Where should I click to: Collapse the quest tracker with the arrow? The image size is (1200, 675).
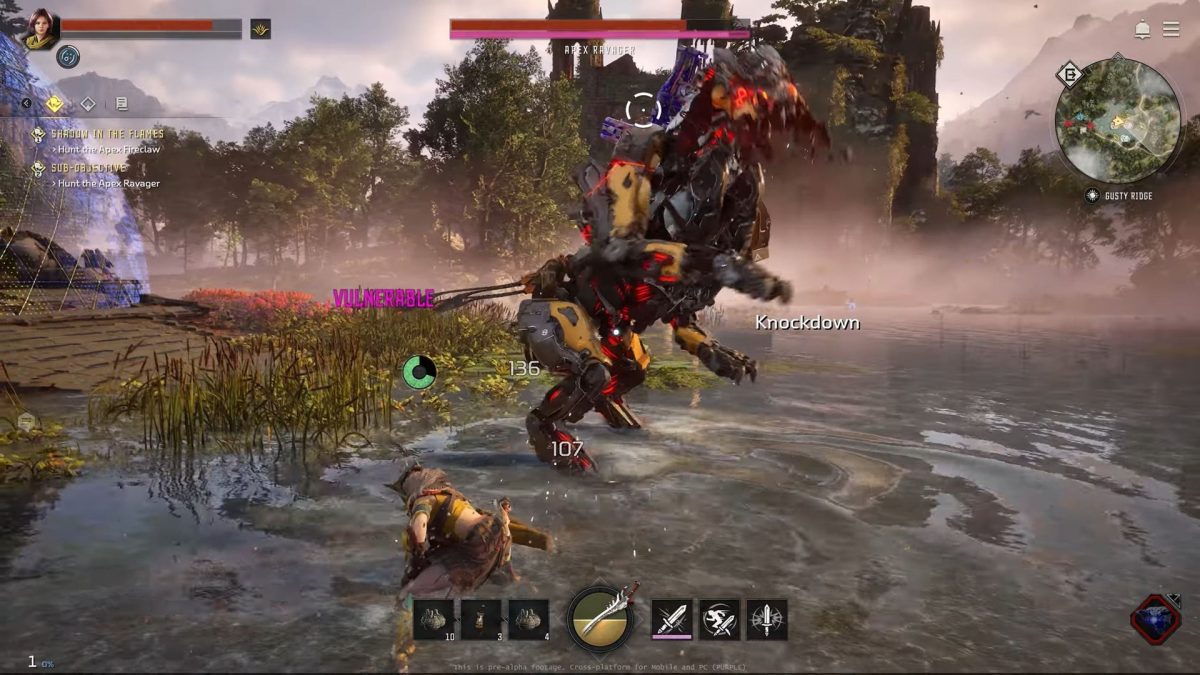coord(27,103)
